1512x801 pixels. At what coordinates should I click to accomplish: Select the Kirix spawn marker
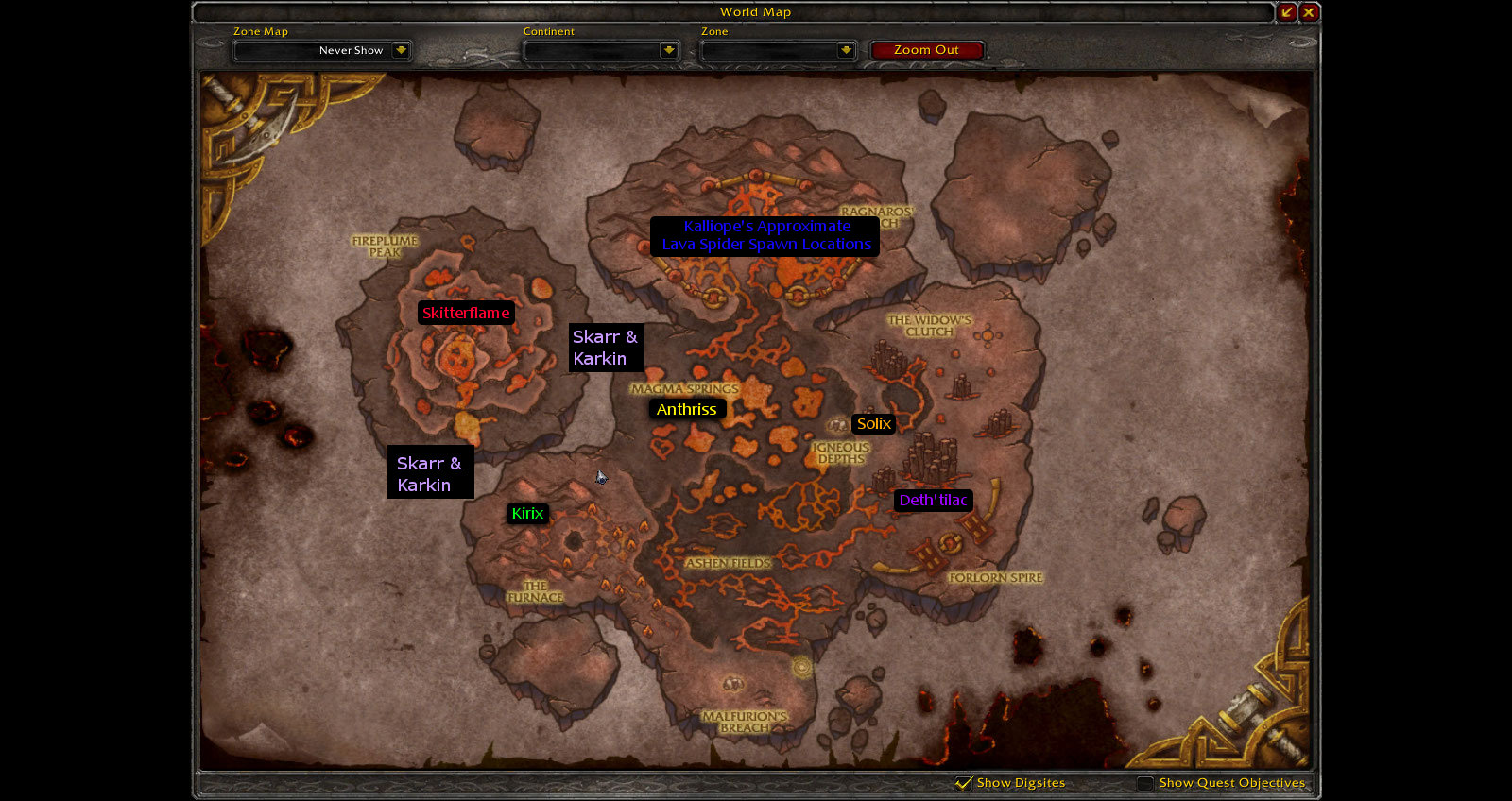click(x=528, y=513)
